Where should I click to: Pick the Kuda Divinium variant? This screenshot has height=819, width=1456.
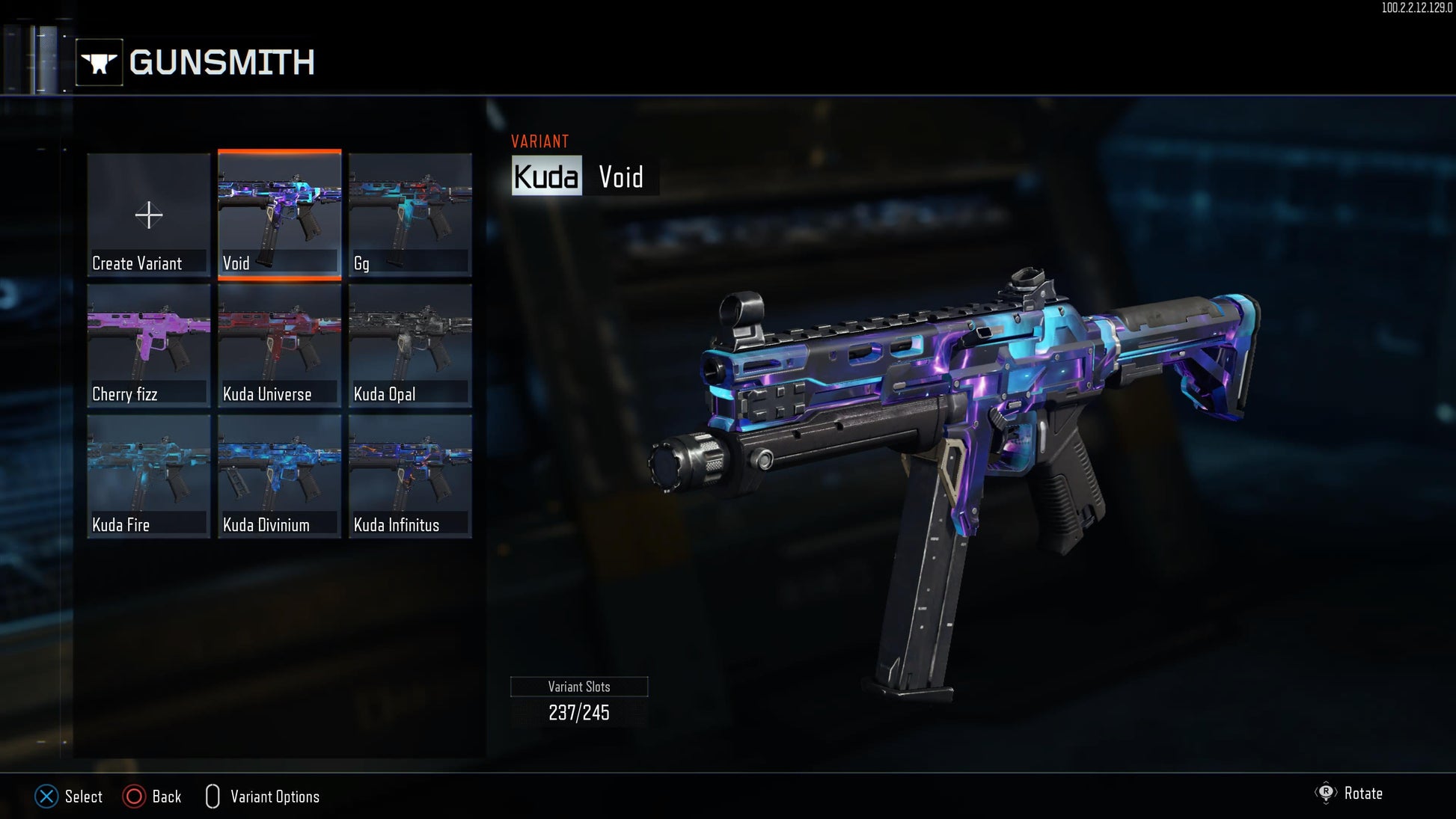tap(279, 476)
